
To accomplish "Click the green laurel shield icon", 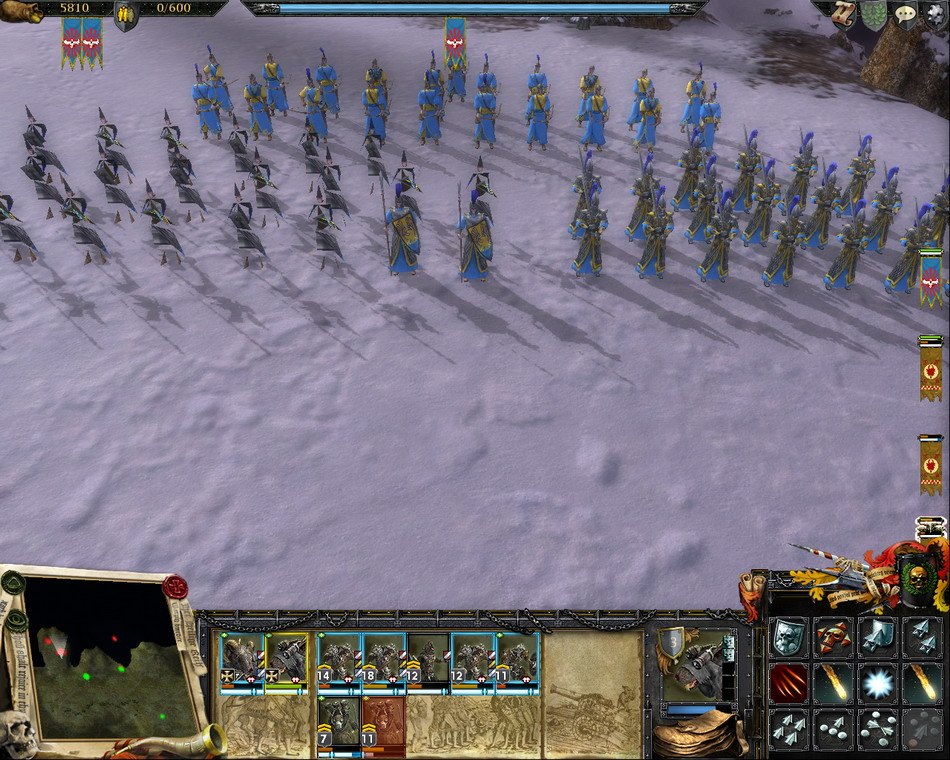I will 874,13.
